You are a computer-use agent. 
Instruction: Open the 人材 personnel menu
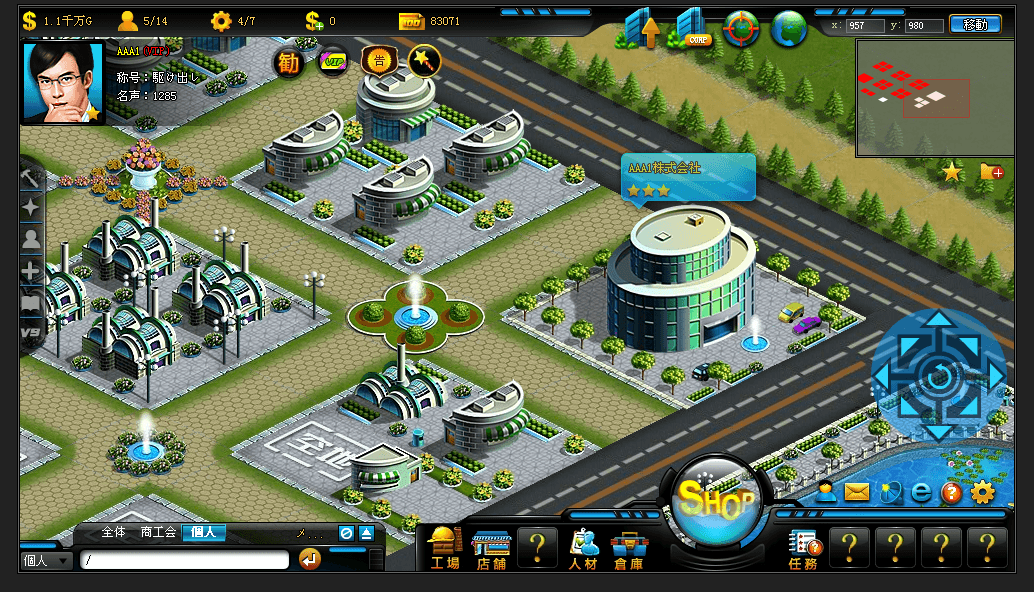pyautogui.click(x=583, y=549)
